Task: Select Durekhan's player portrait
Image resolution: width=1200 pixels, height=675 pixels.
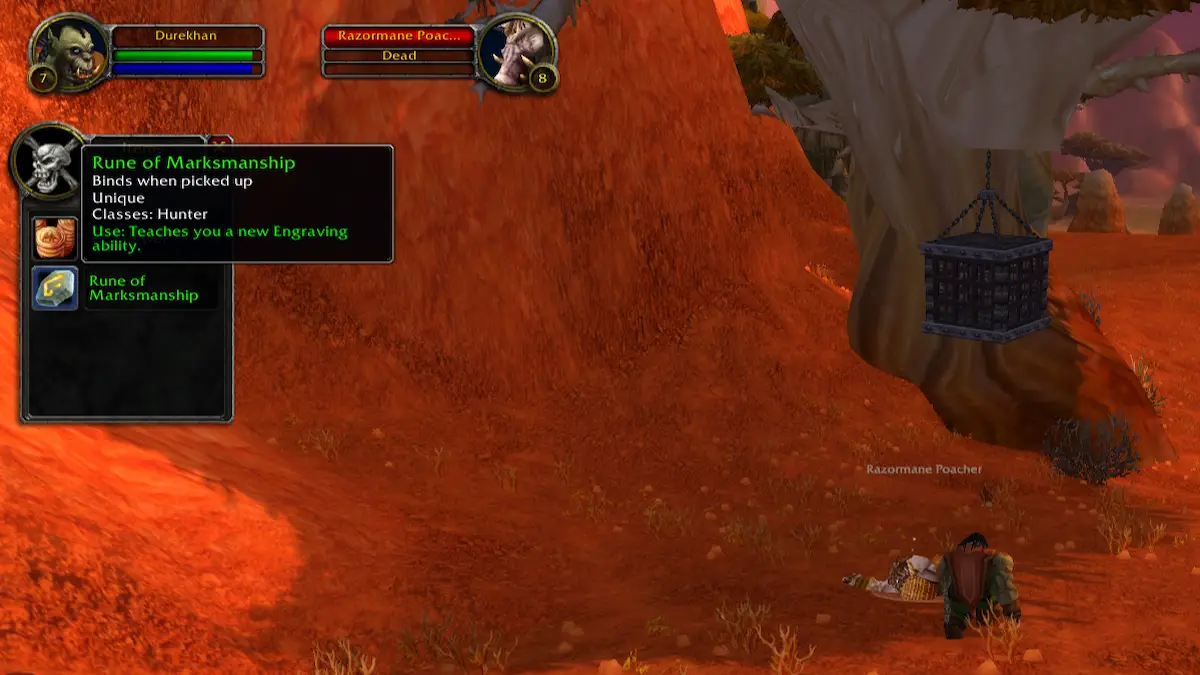Action: [68, 52]
